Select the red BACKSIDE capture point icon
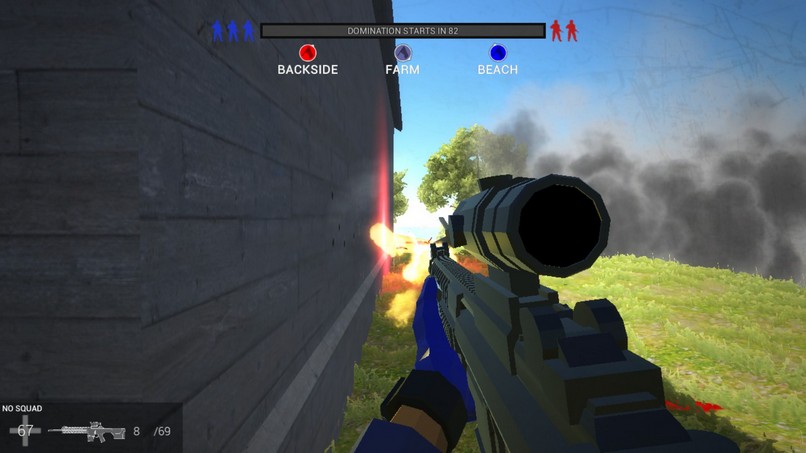The image size is (806, 453). [x=308, y=52]
